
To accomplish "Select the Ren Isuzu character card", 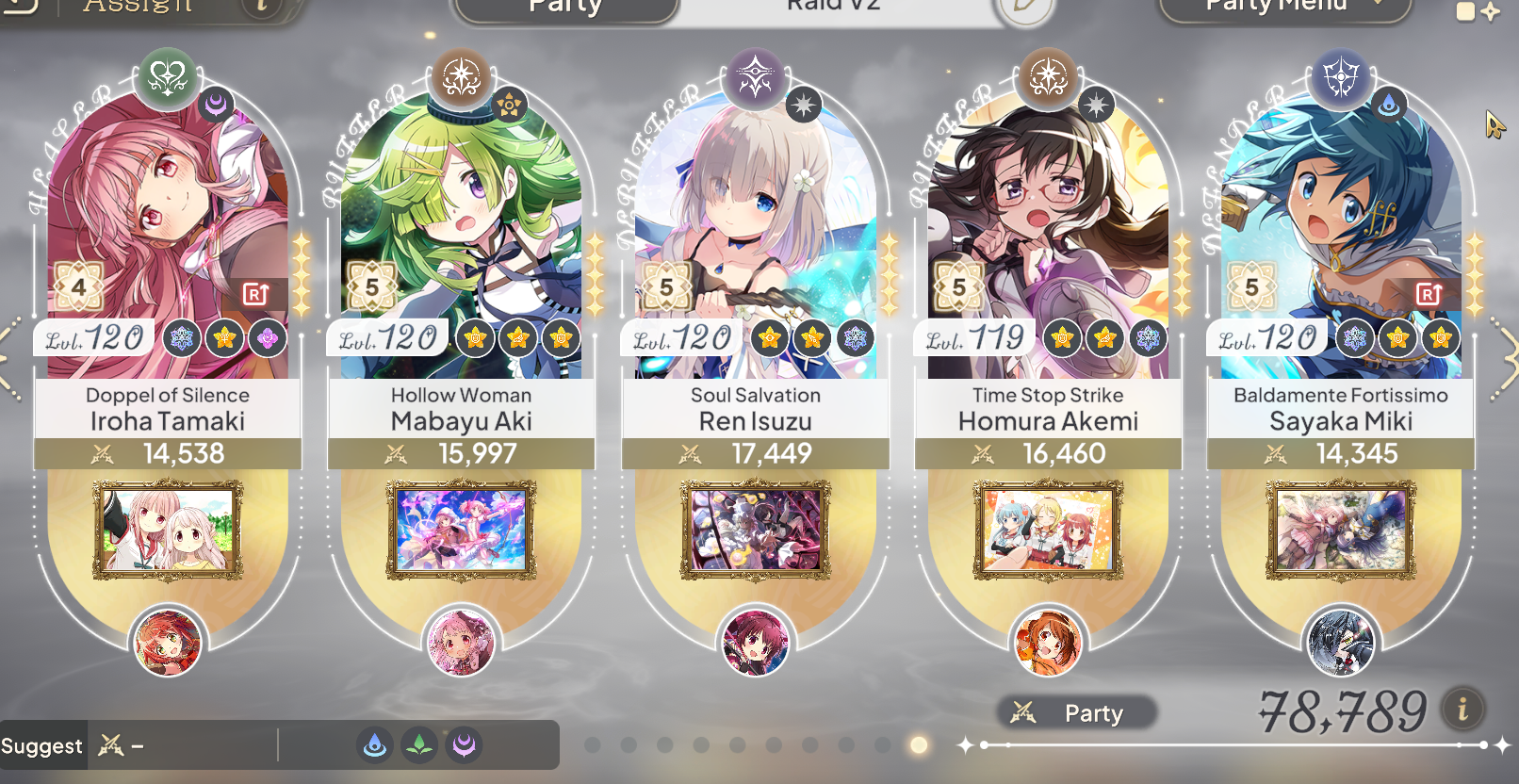I will pyautogui.click(x=755, y=236).
